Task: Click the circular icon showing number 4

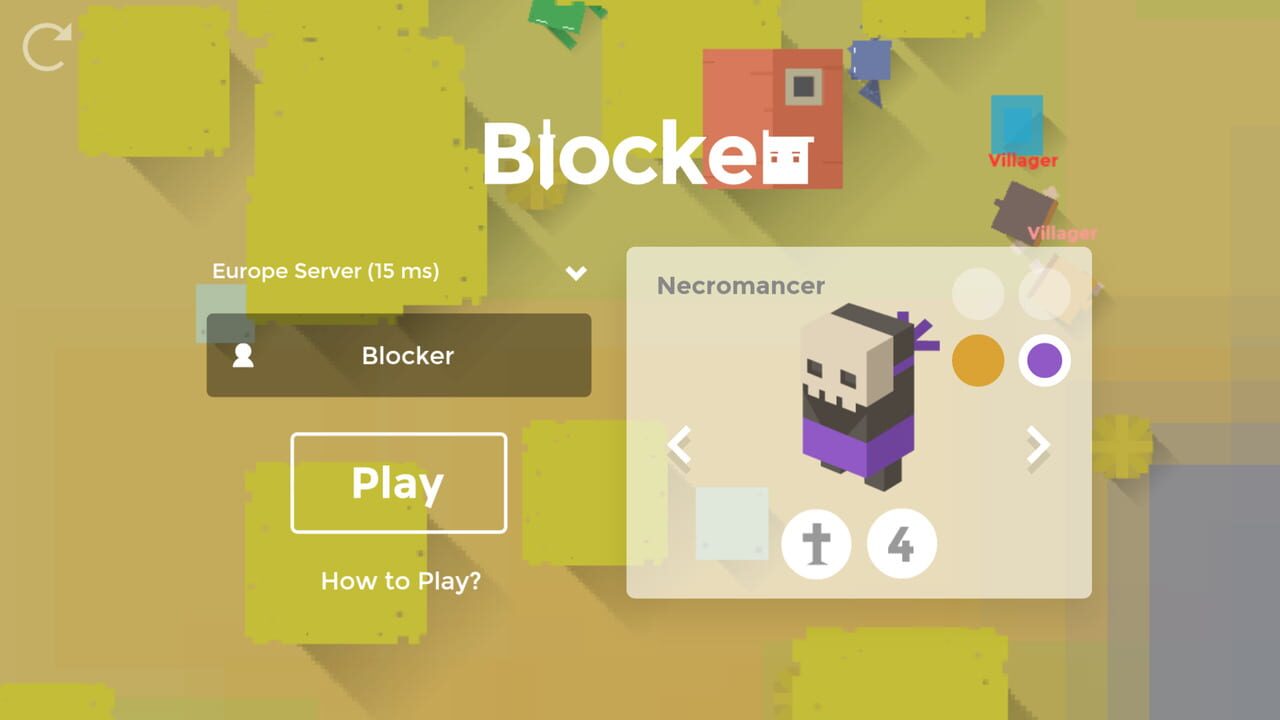Action: [901, 543]
